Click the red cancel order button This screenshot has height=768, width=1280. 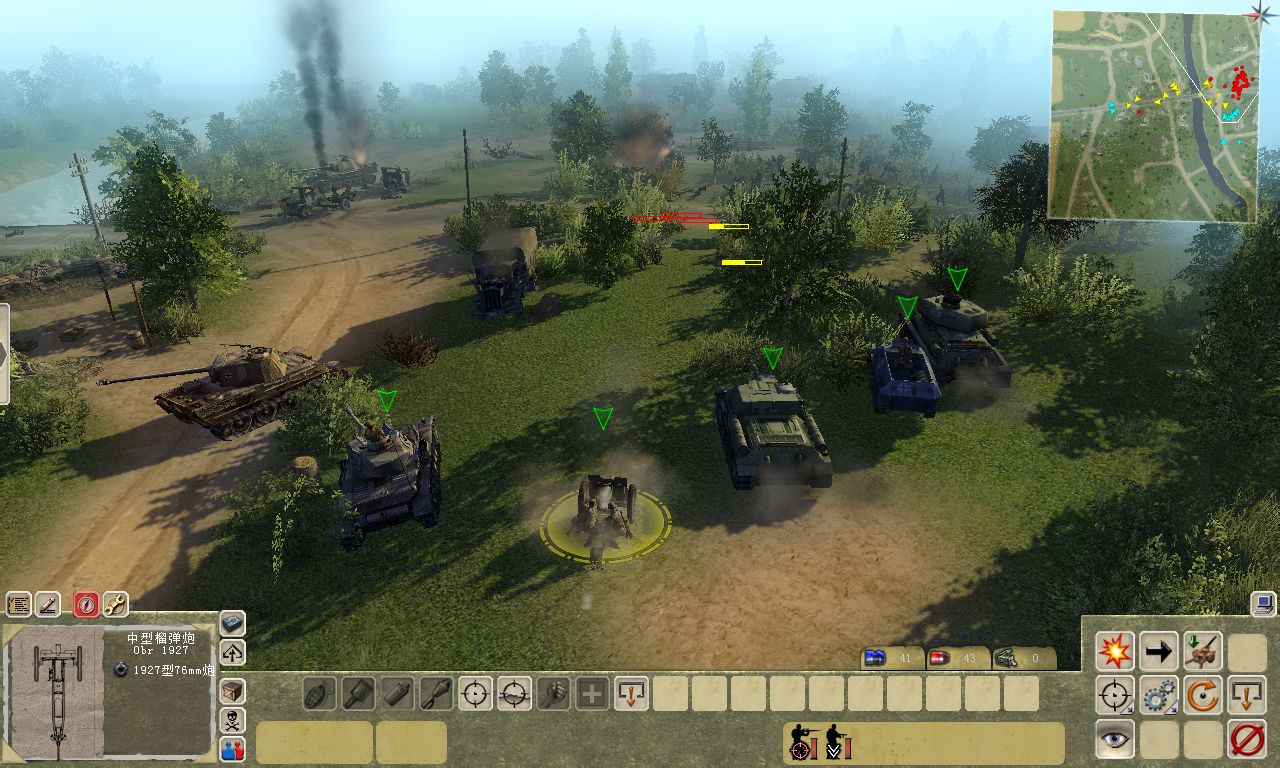(x=1247, y=739)
